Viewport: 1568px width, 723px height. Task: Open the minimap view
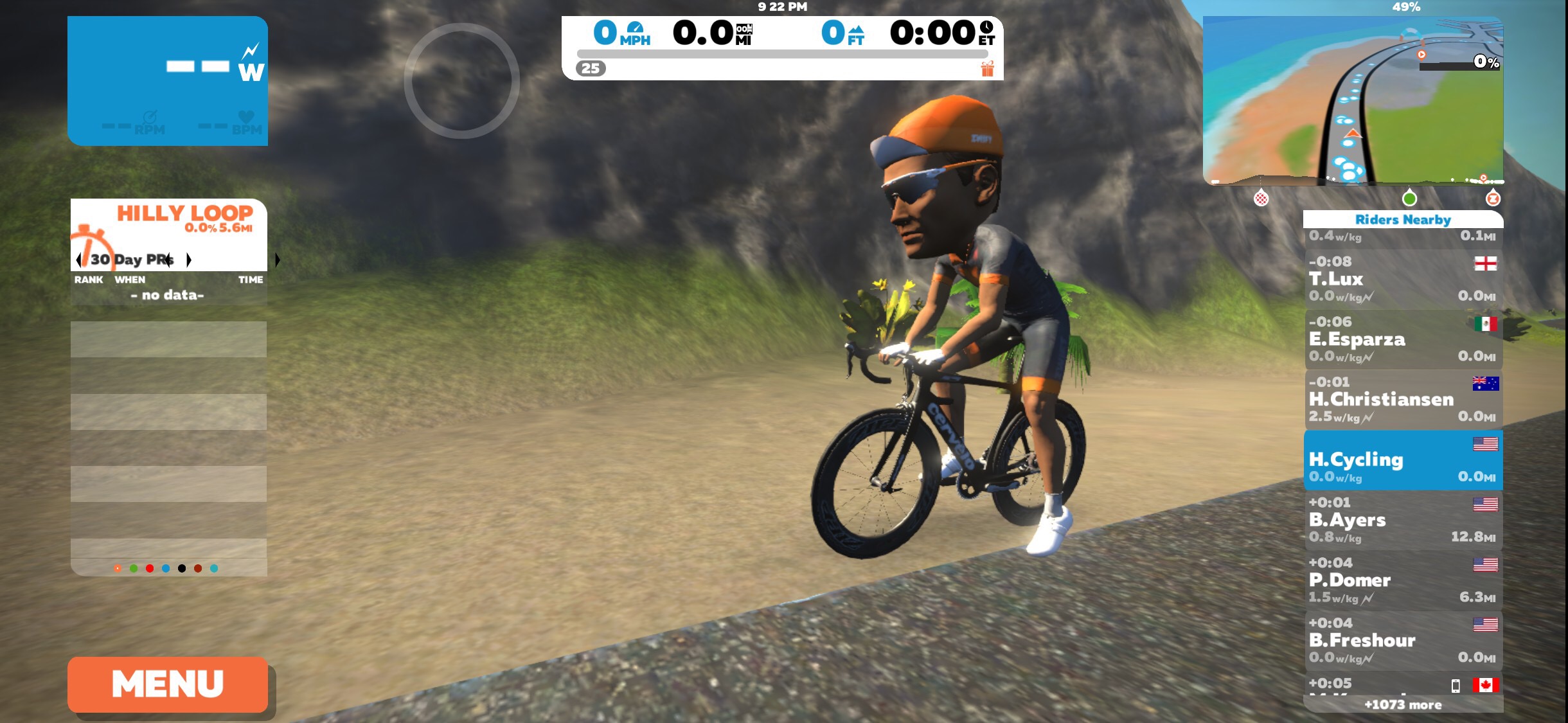(1353, 101)
